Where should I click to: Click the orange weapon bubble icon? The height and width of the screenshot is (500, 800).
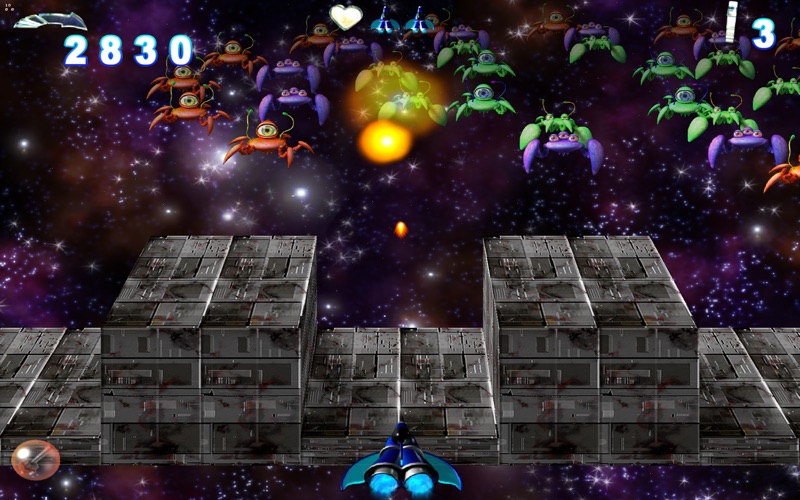(36, 460)
